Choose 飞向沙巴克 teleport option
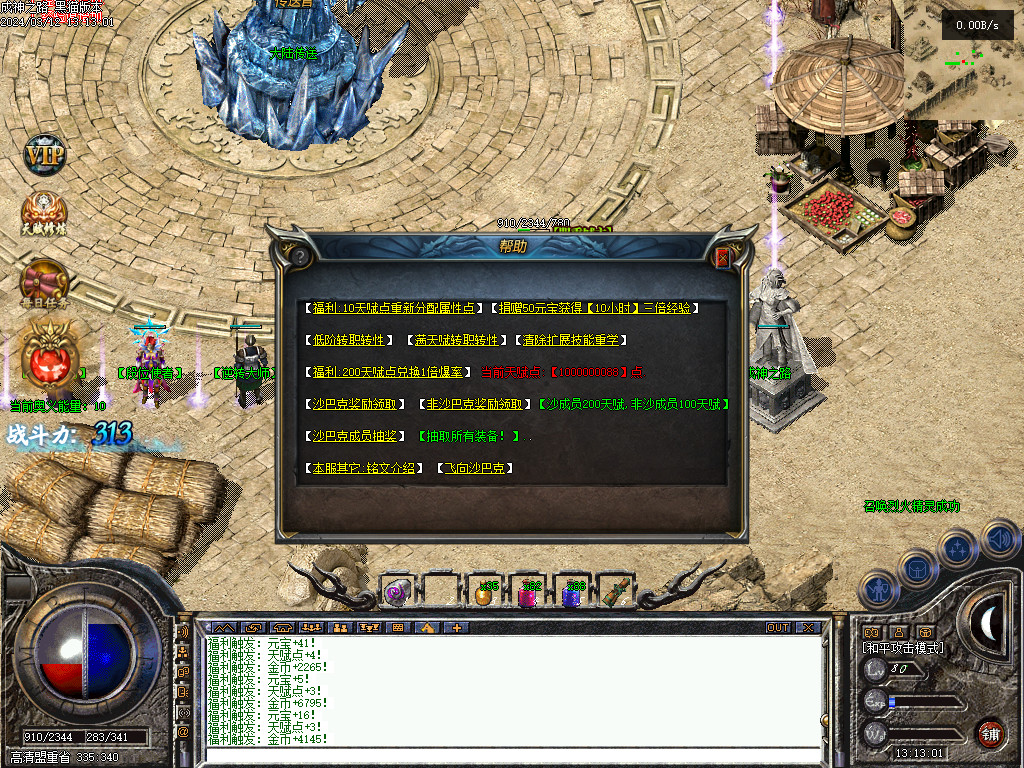The image size is (1024, 768). point(475,468)
